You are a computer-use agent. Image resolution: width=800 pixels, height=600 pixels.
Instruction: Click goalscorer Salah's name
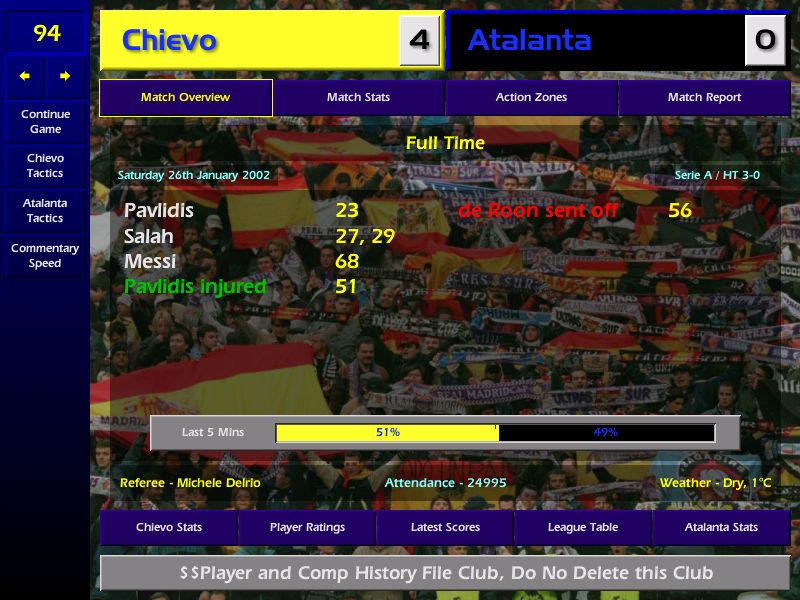(x=149, y=237)
